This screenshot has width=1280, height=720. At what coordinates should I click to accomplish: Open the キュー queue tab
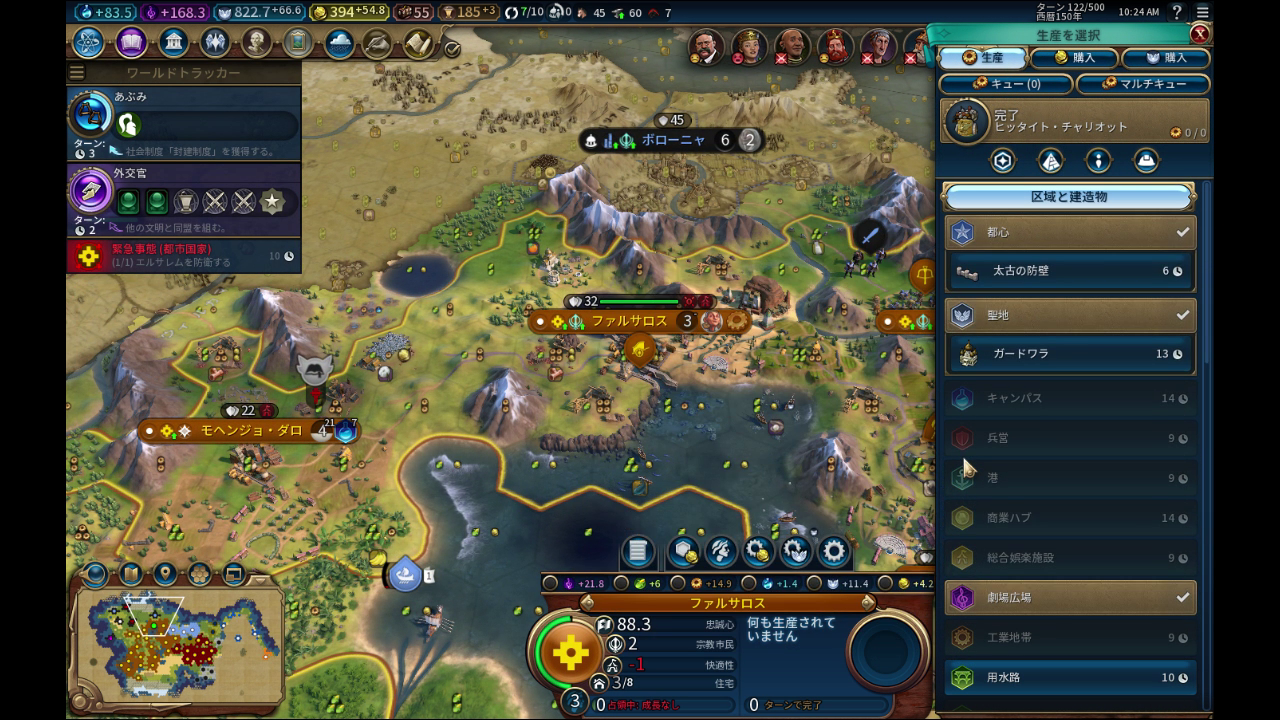coord(1006,84)
